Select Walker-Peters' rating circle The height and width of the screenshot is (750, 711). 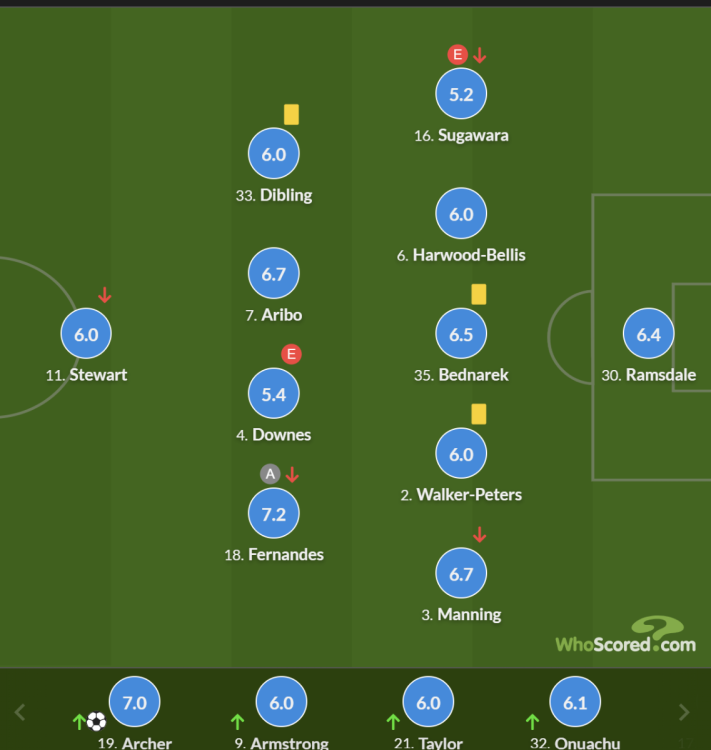[x=461, y=454]
